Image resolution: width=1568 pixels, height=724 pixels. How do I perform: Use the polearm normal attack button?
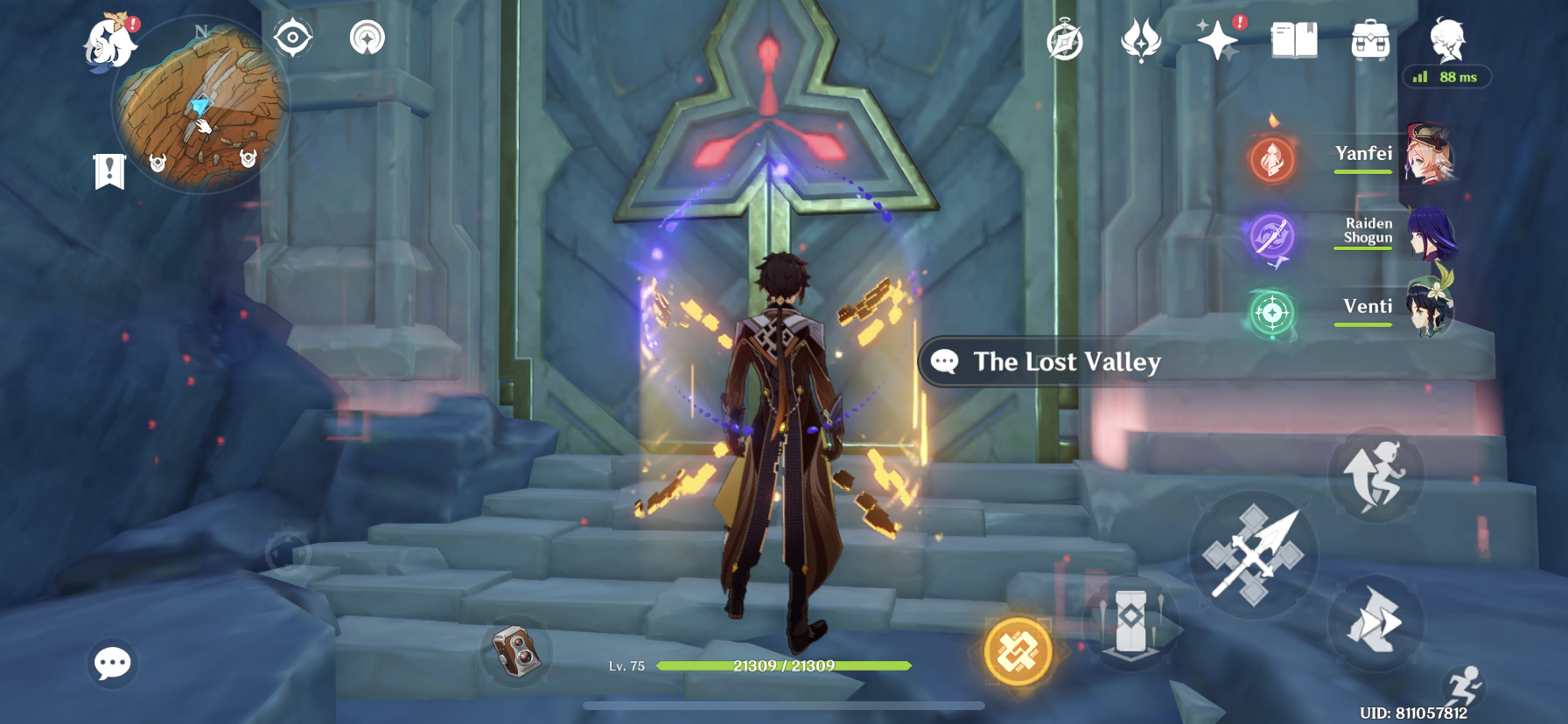click(x=1253, y=556)
